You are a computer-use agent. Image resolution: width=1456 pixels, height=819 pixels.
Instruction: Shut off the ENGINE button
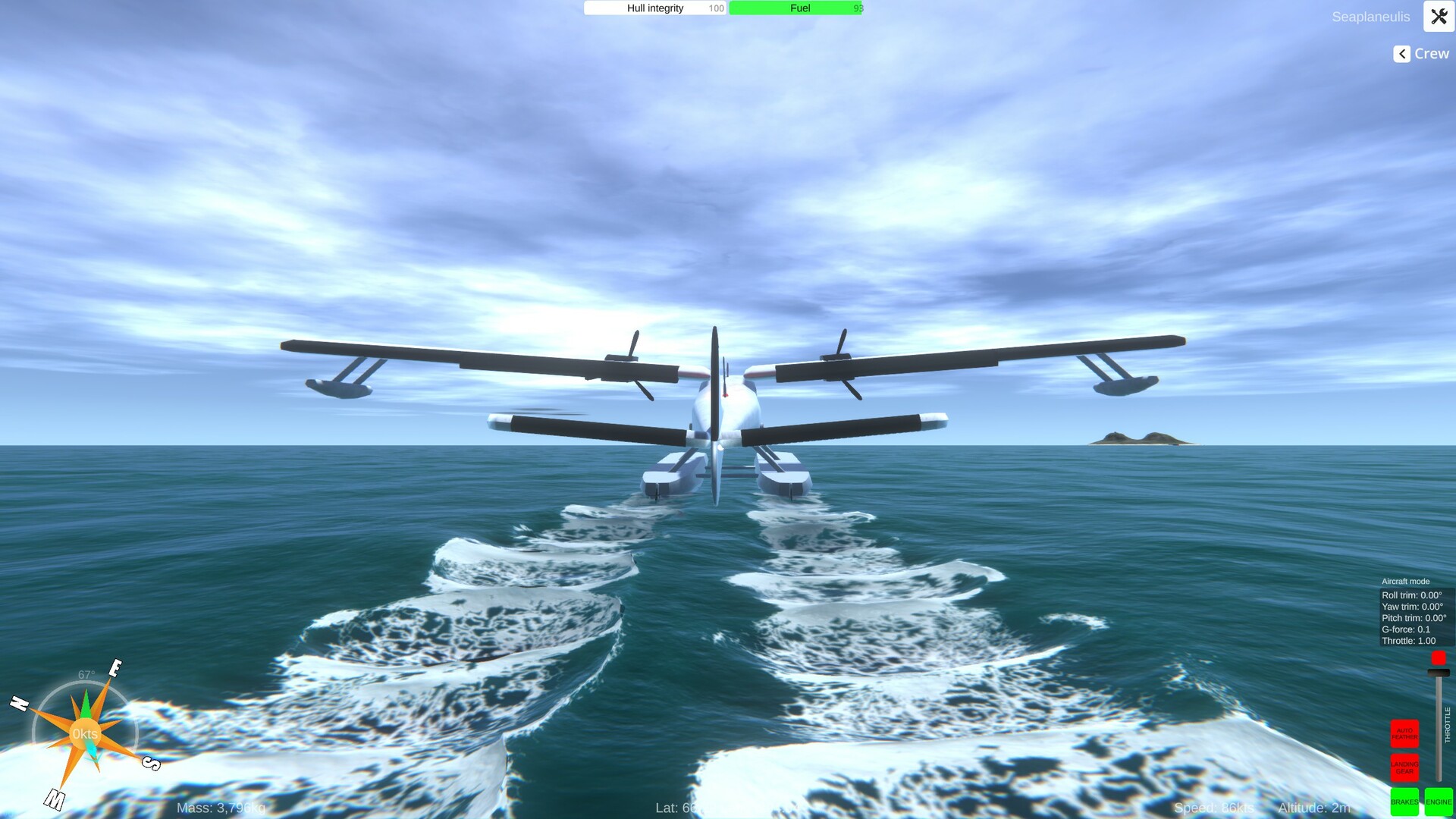[x=1439, y=802]
